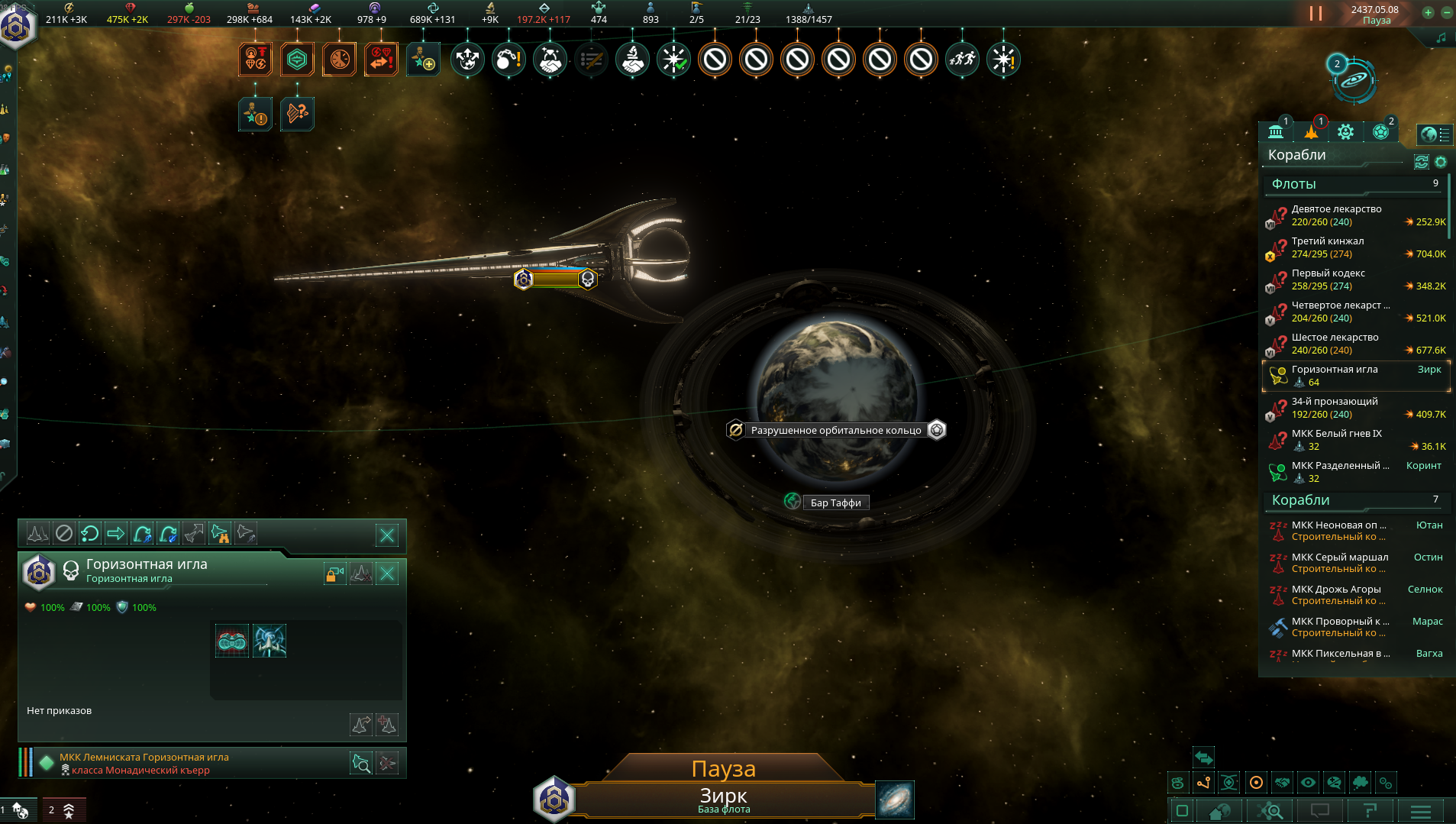This screenshot has height=824, width=1456.
Task: Open the galaxy map view button
Action: click(894, 800)
